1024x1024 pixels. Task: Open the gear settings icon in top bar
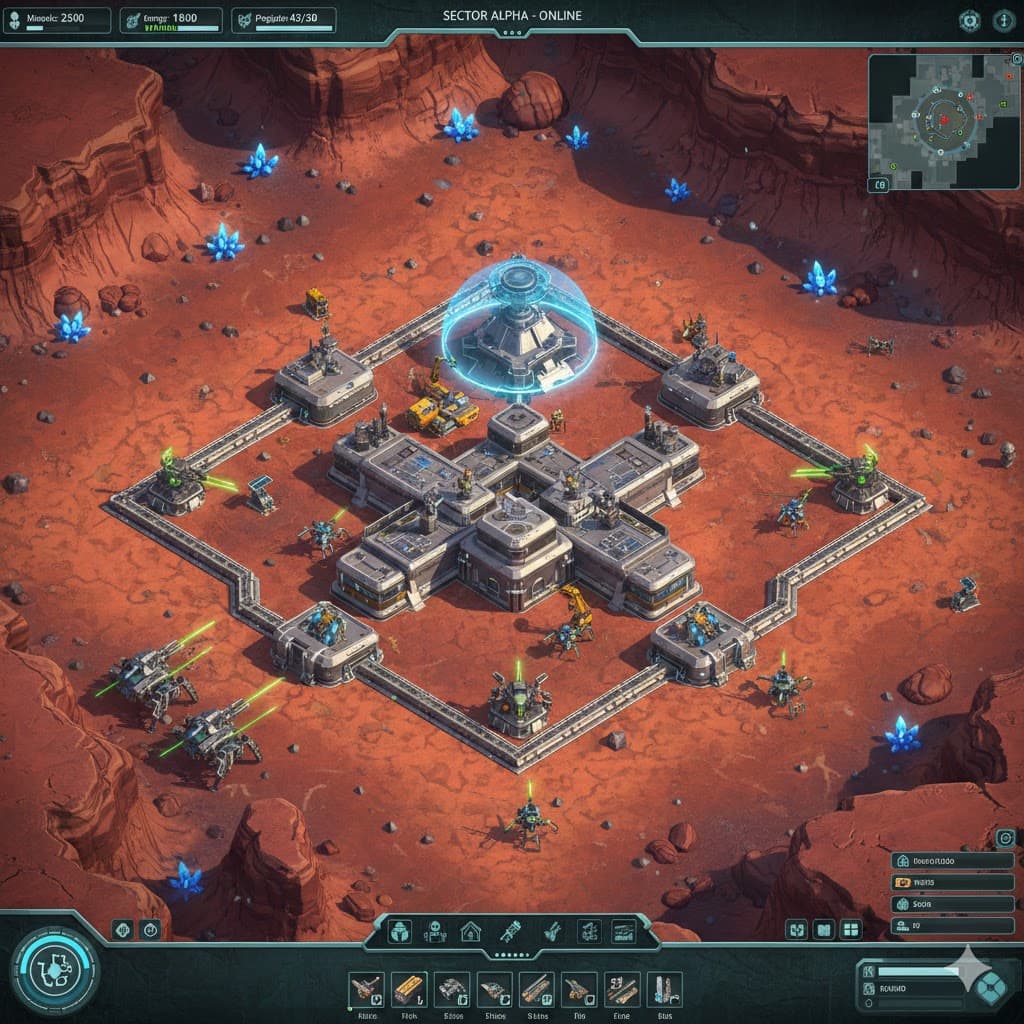(969, 19)
